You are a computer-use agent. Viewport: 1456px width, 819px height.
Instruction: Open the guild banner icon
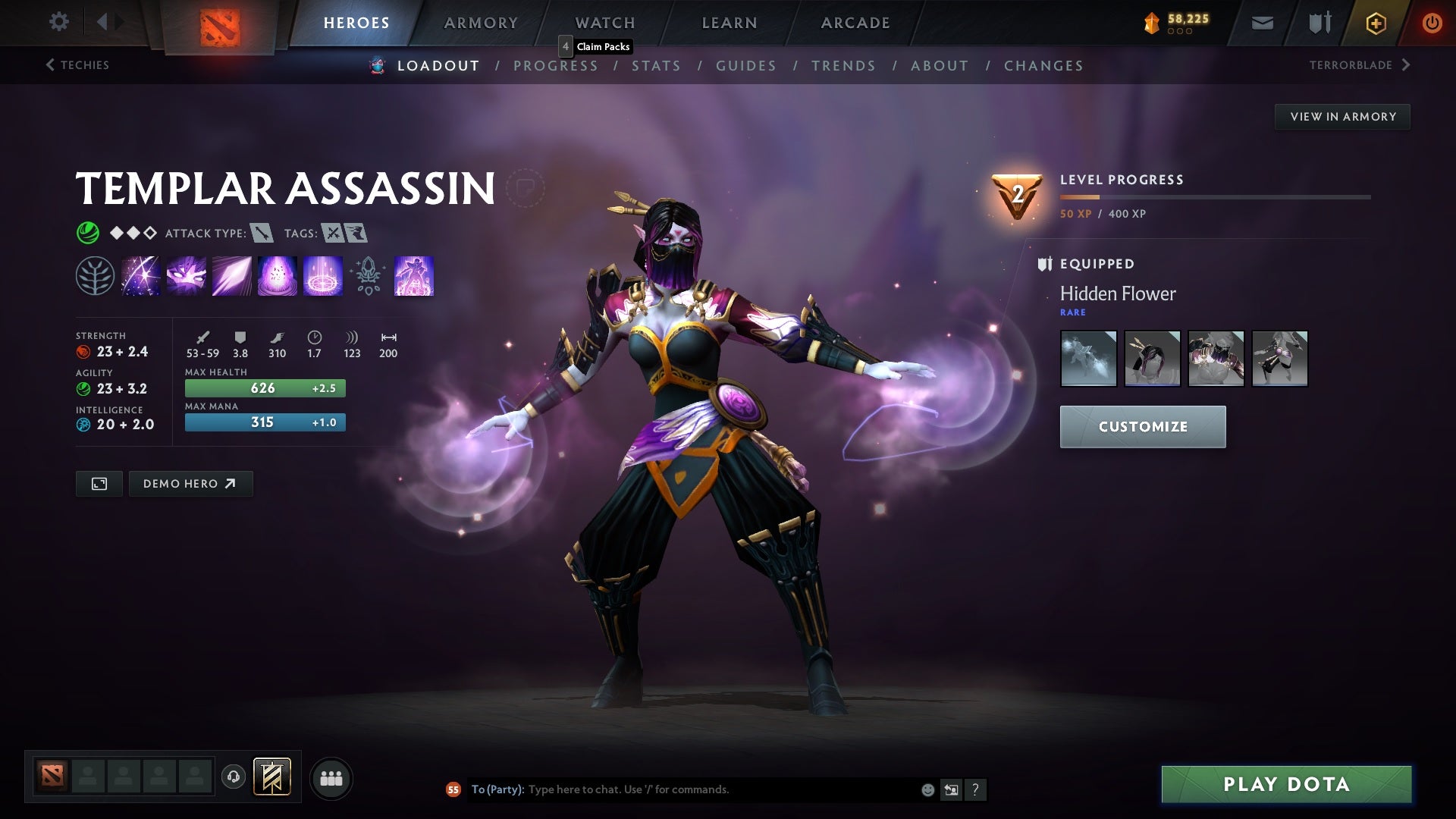tap(1318, 22)
